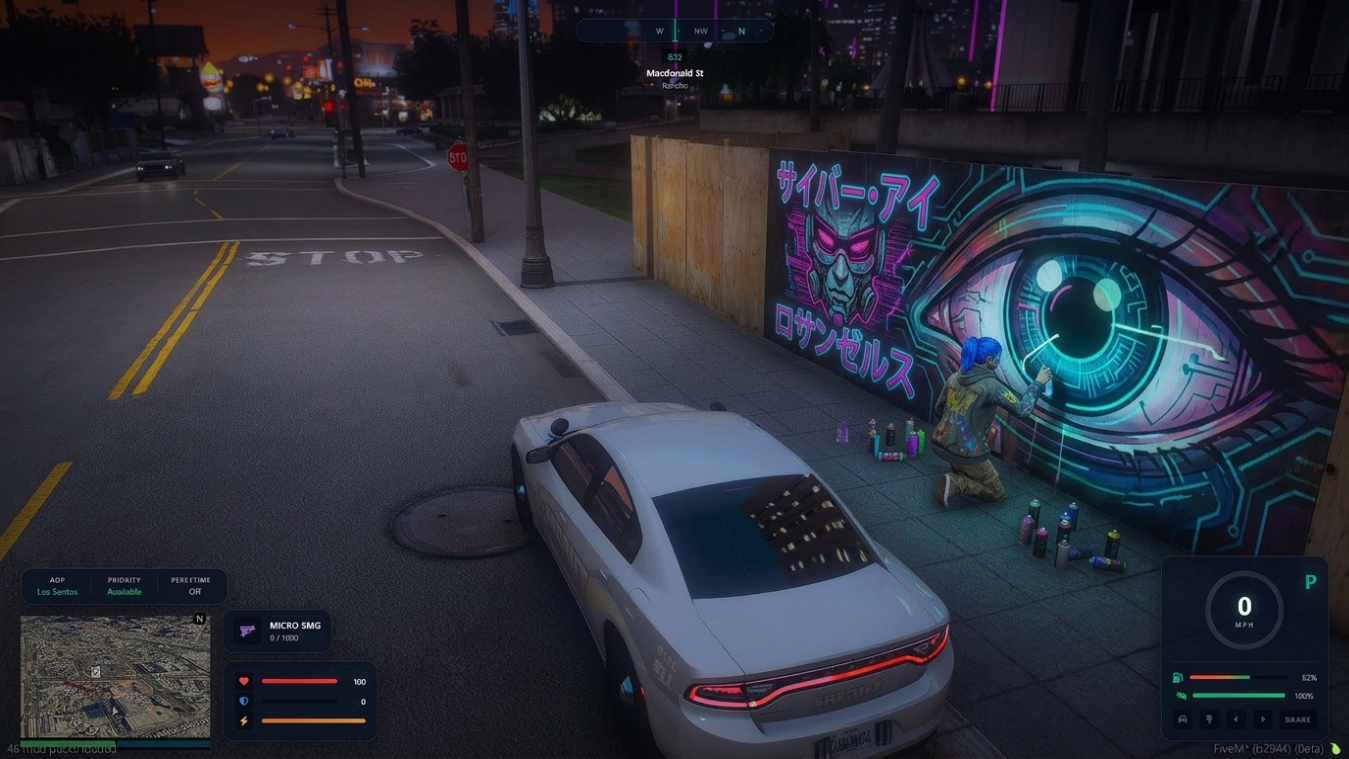Click the P gear indicator on the speedometer
The width and height of the screenshot is (1349, 759).
click(1310, 582)
